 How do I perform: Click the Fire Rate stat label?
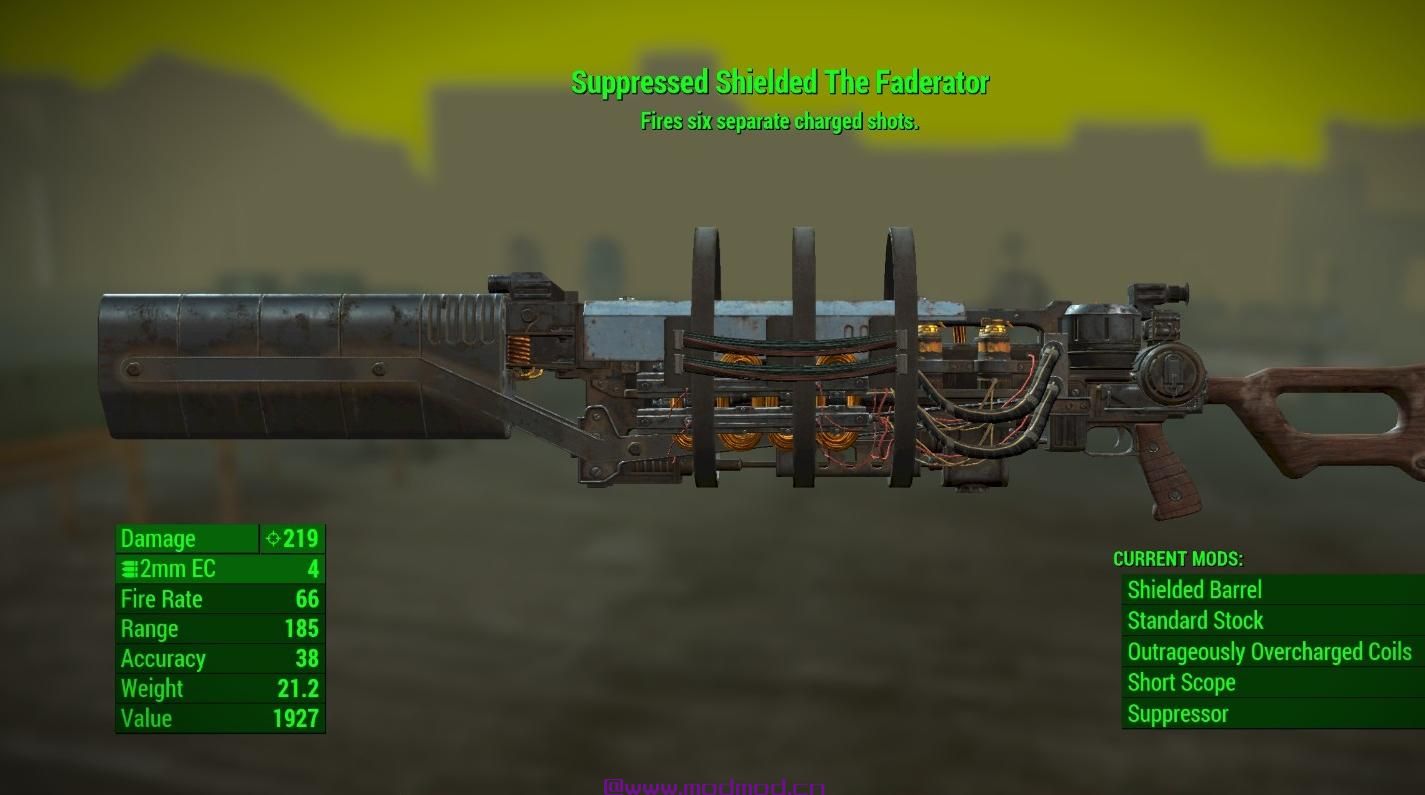click(162, 599)
